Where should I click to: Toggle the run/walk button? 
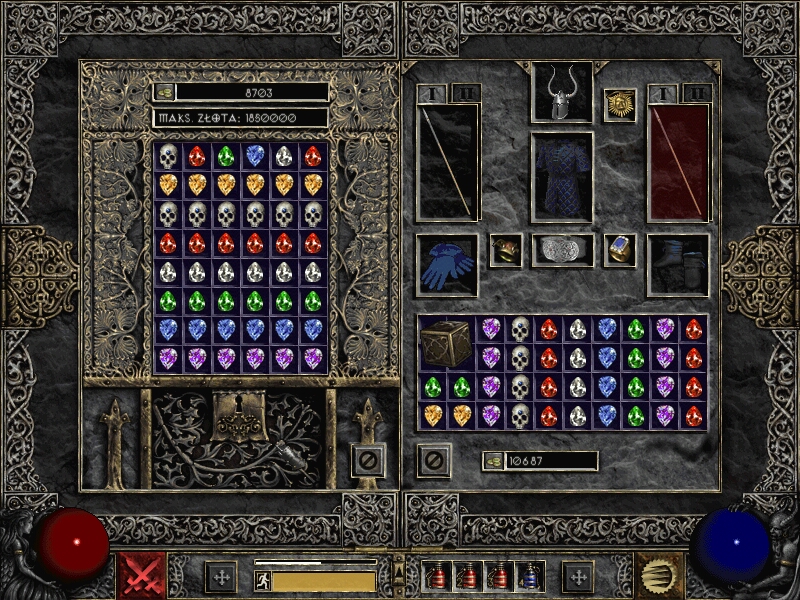tap(263, 581)
